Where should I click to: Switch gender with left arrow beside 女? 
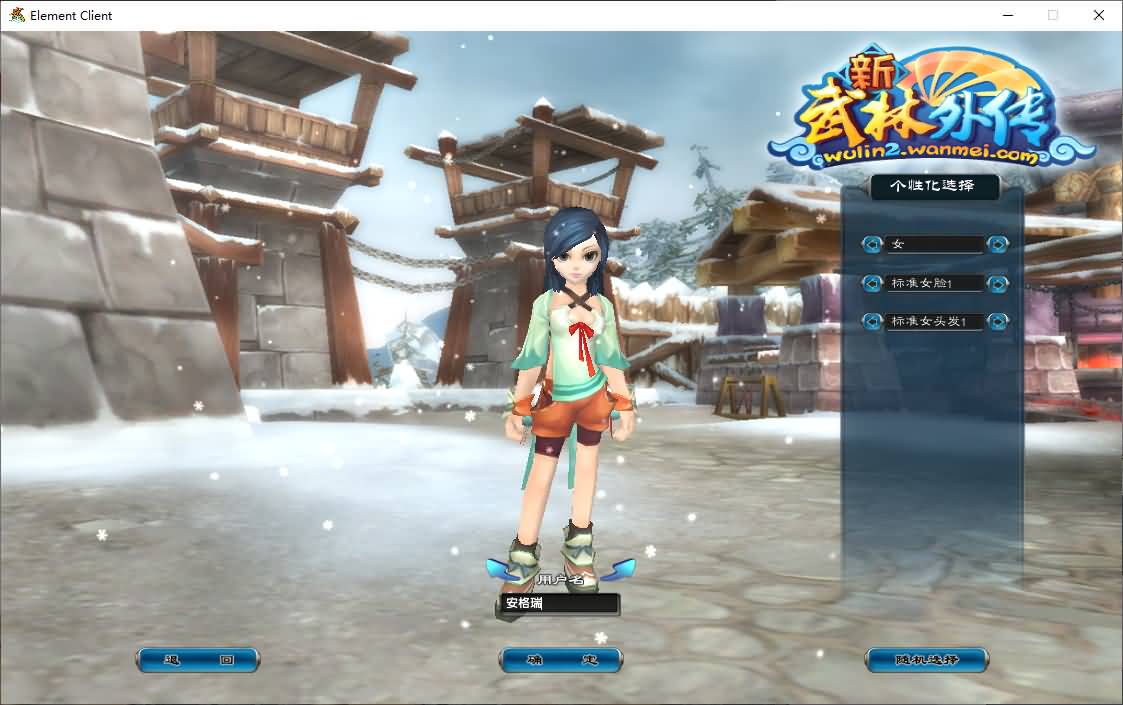[x=873, y=244]
